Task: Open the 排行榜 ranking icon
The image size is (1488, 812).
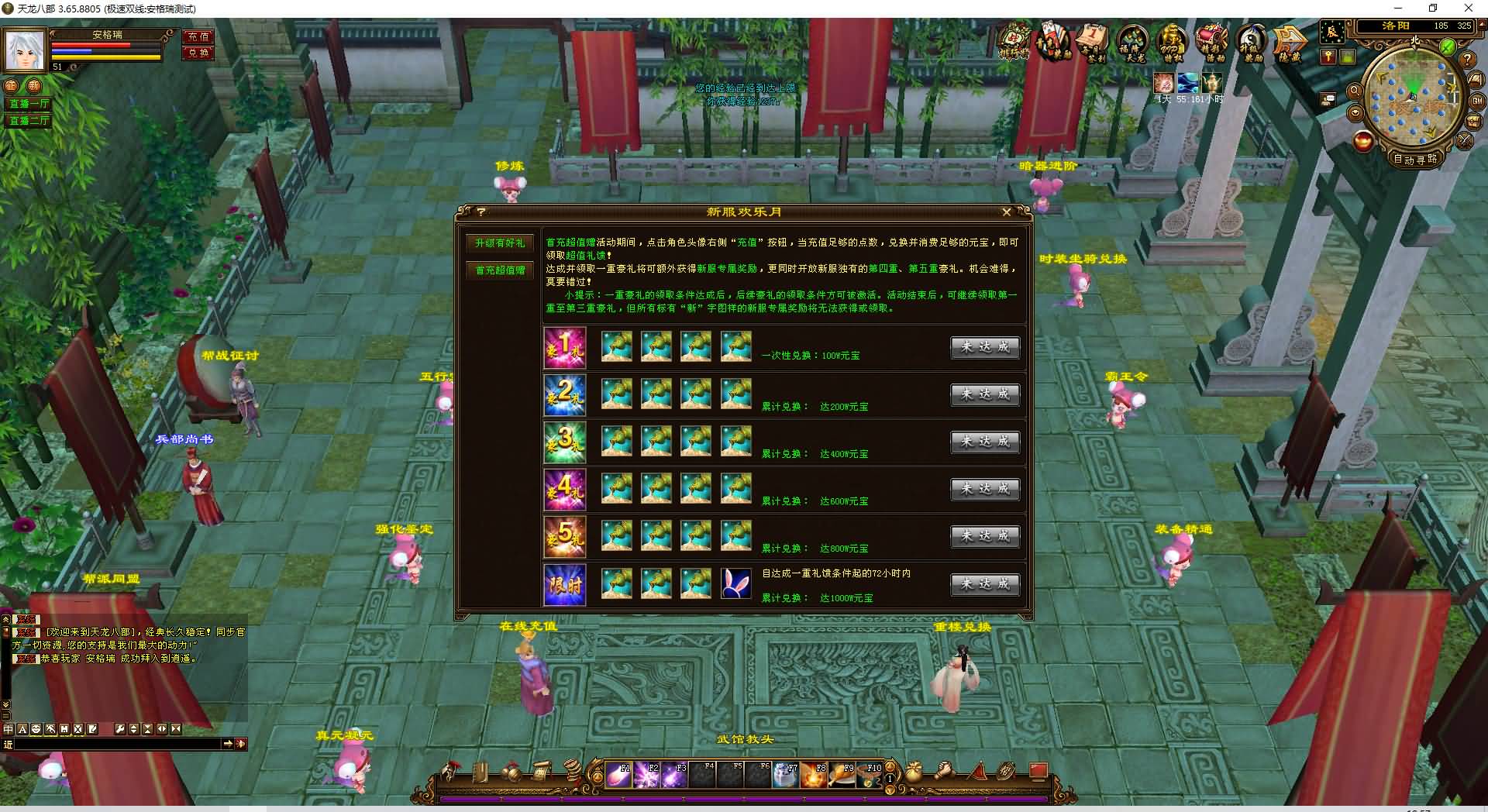Action: tap(1014, 43)
